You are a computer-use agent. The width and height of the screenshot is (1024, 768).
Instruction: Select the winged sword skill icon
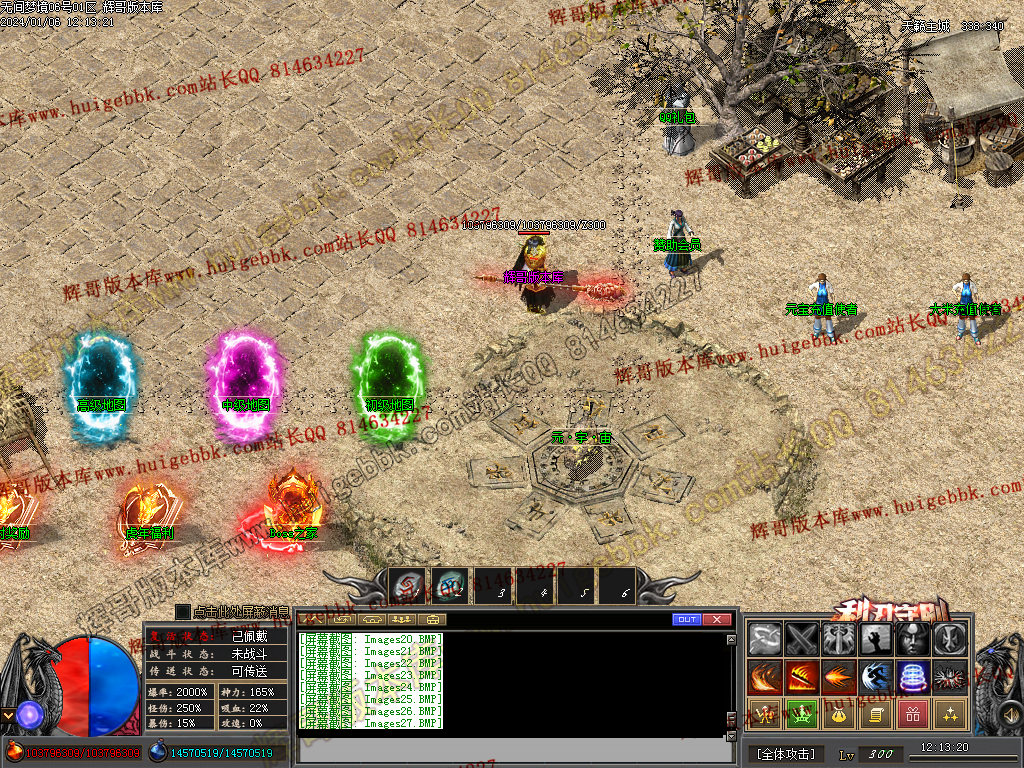[x=839, y=638]
